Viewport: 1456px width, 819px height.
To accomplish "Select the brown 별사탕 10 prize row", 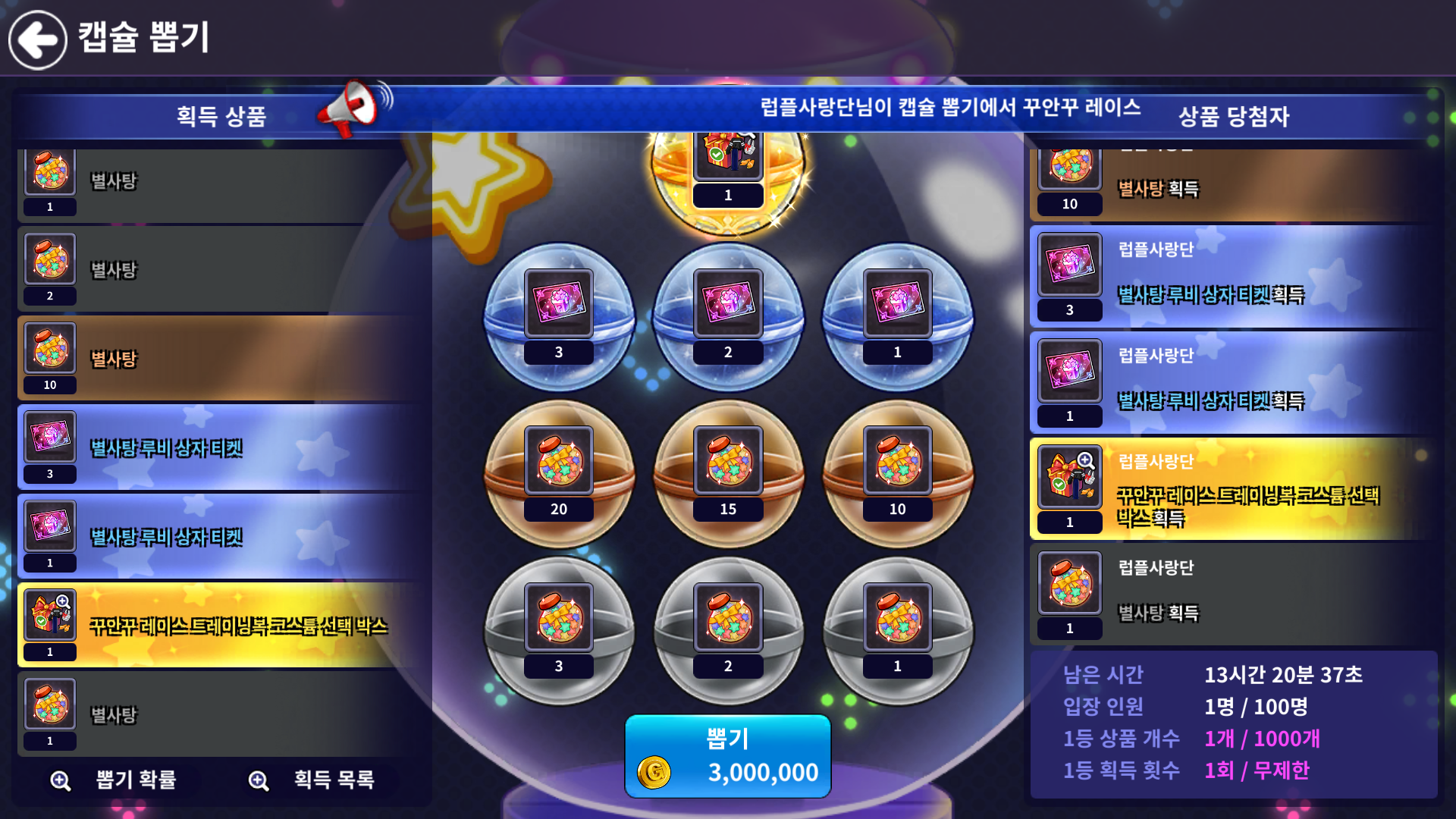I will pyautogui.click(x=220, y=358).
